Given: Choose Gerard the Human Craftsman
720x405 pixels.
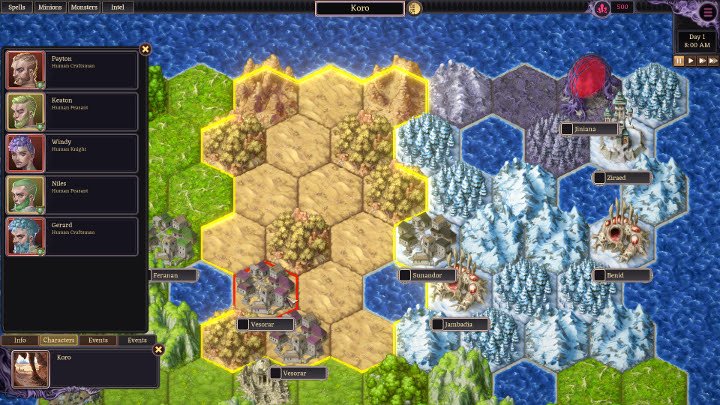Looking at the screenshot, I should point(71,237).
